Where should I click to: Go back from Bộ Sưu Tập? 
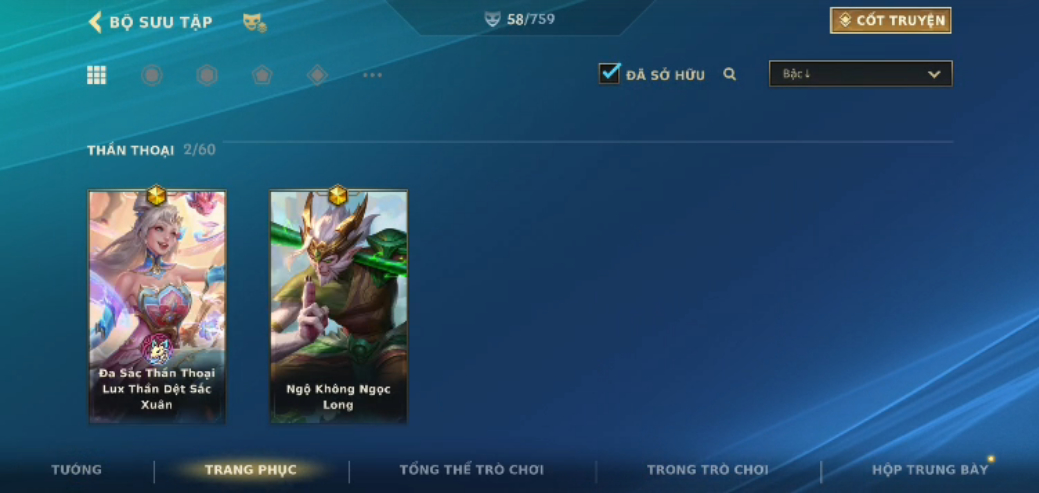tap(96, 22)
